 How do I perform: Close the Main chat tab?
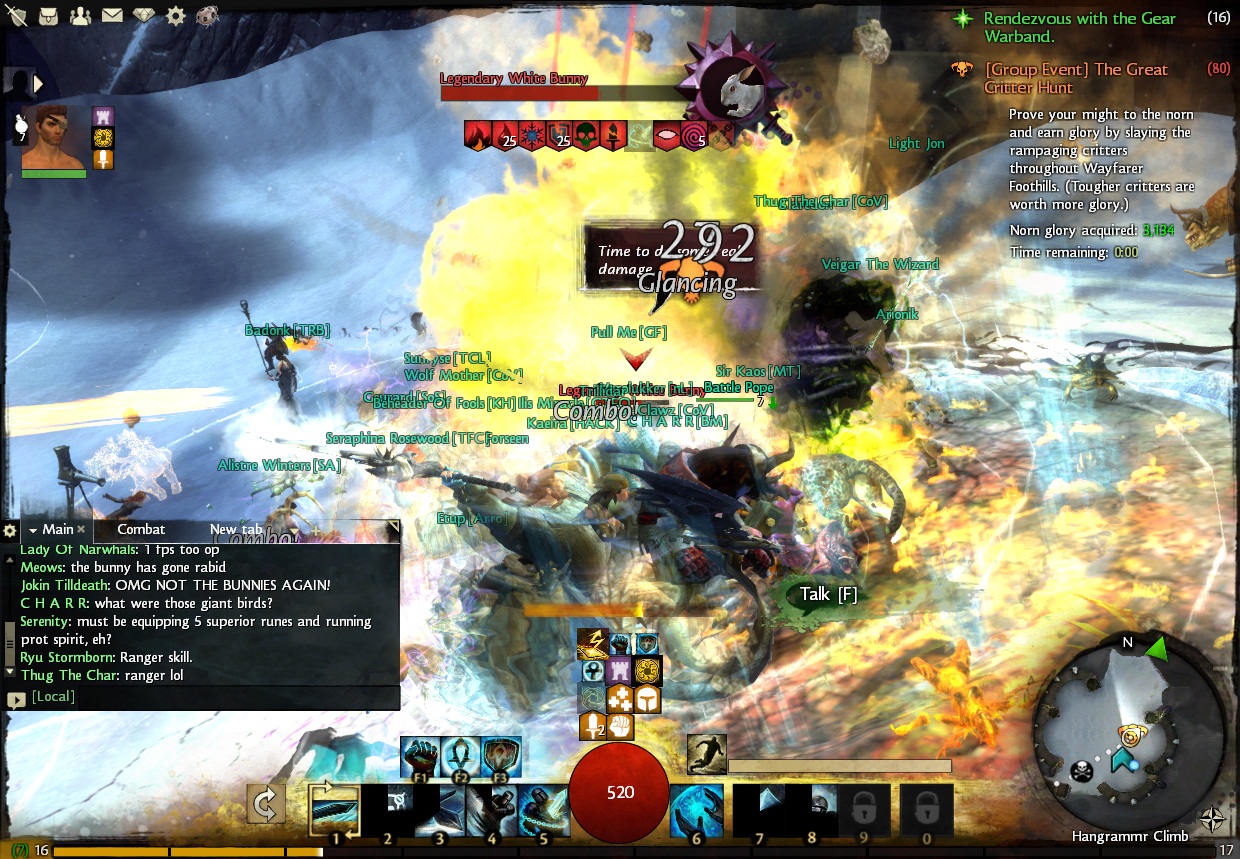point(81,529)
